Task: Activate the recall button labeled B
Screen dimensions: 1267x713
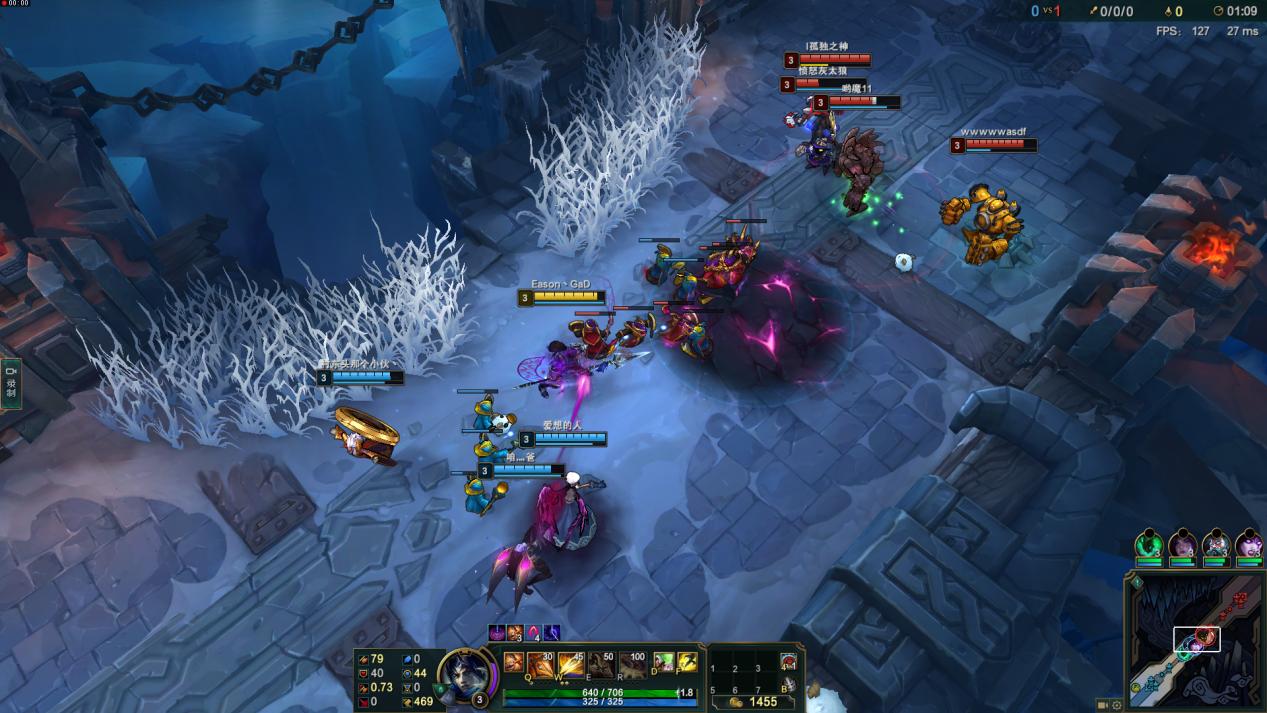Action: [x=788, y=686]
